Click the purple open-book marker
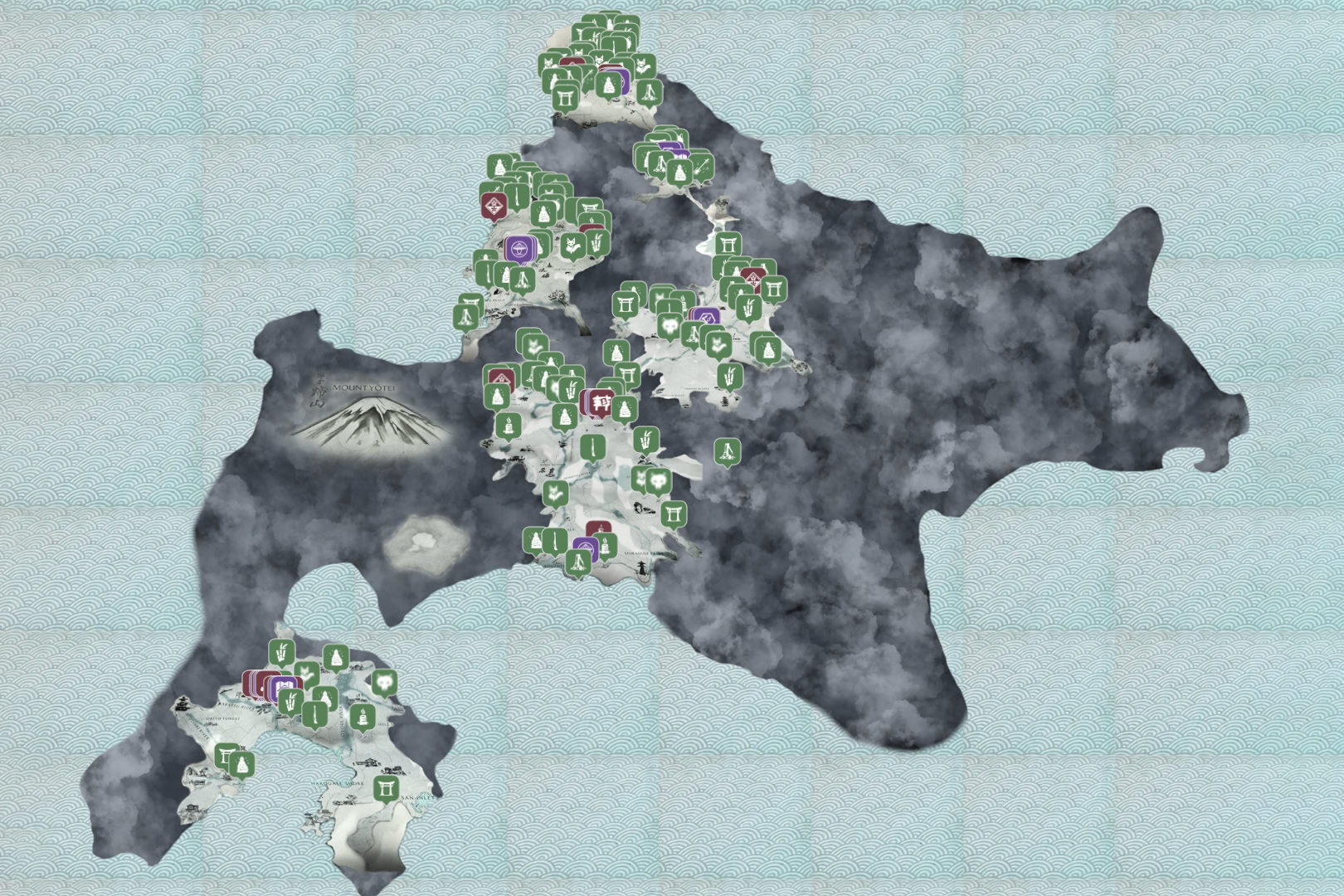Viewport: 1344px width, 896px height. pyautogui.click(x=287, y=688)
